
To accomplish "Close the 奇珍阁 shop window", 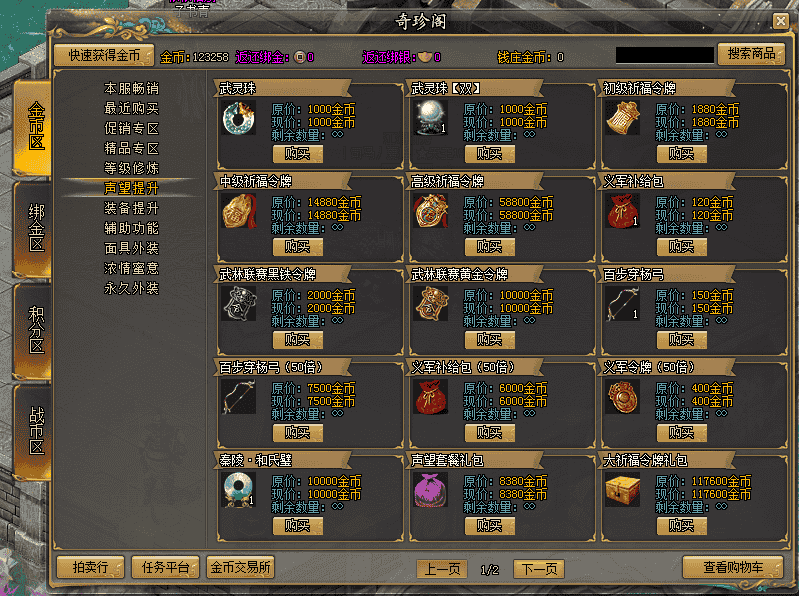I will (780, 21).
